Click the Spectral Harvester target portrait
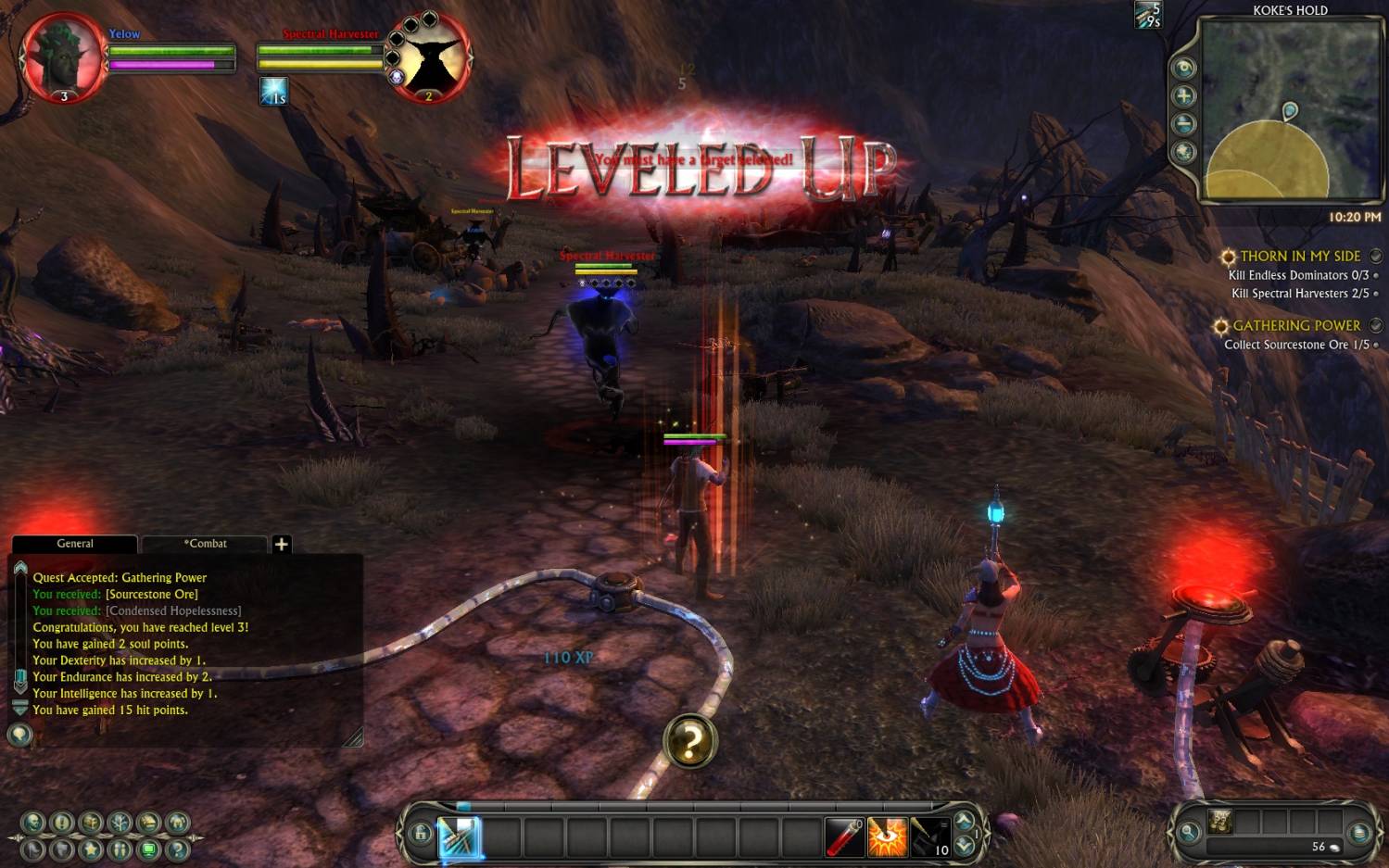This screenshot has height=868, width=1389. (429, 57)
